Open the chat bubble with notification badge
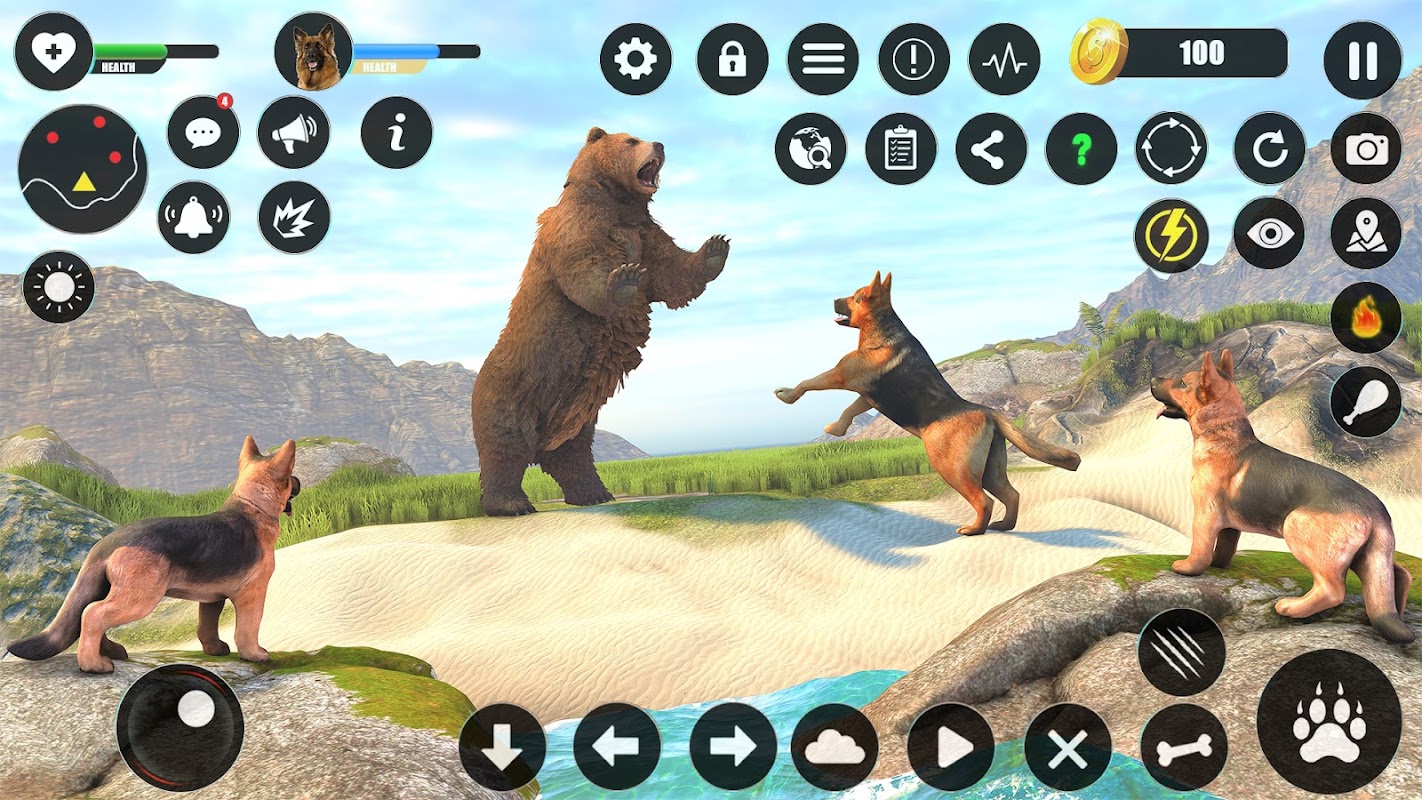This screenshot has width=1422, height=800. click(203, 133)
